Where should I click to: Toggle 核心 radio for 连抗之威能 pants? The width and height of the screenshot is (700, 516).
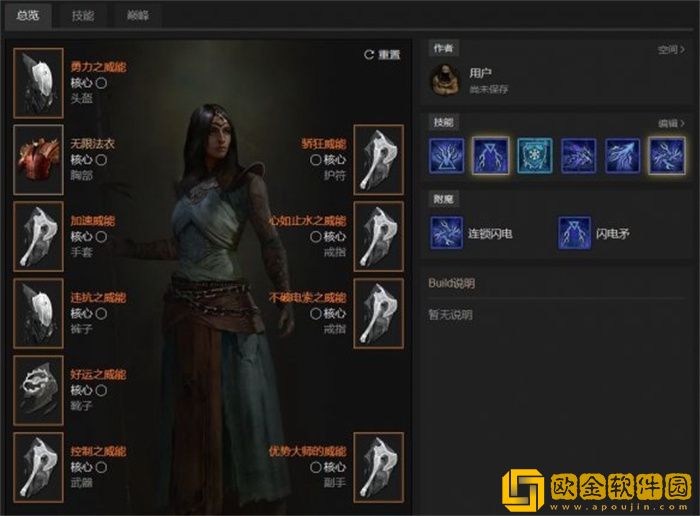tap(101, 313)
